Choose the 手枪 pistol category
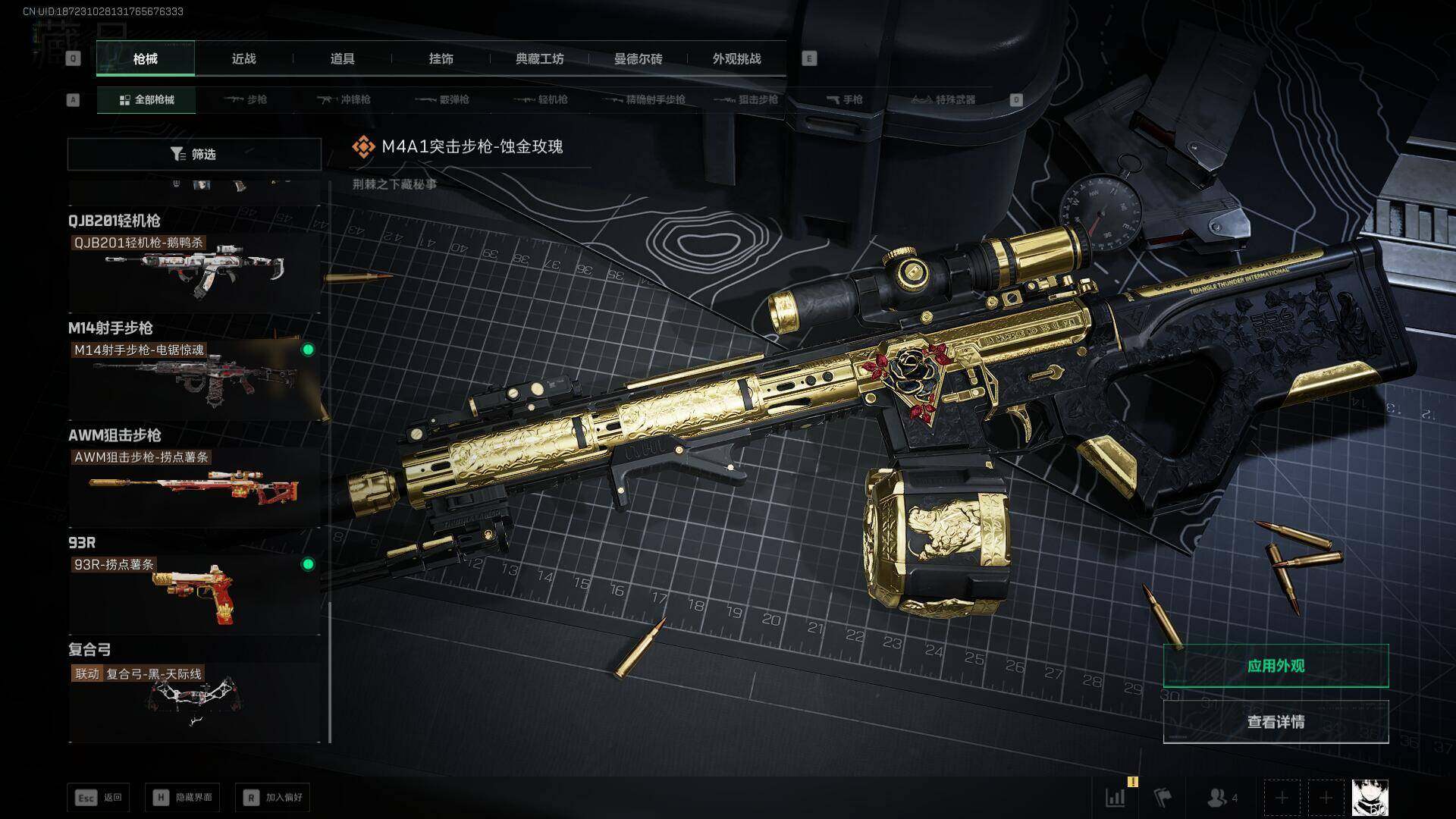Image resolution: width=1456 pixels, height=819 pixels. pos(844,99)
